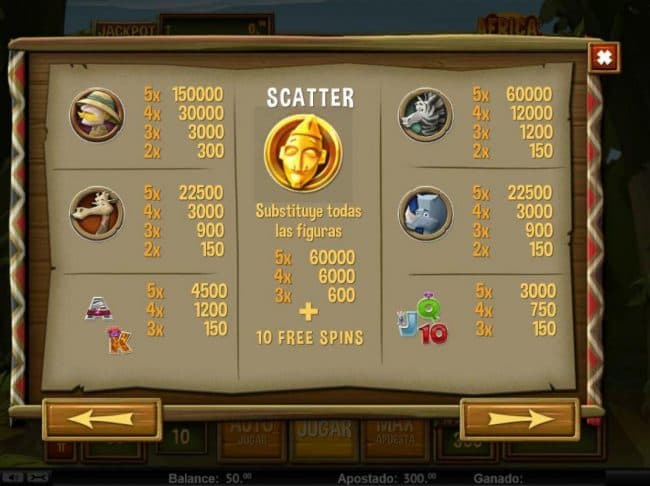
Task: Go to the previous paytable page
Action: point(101,419)
